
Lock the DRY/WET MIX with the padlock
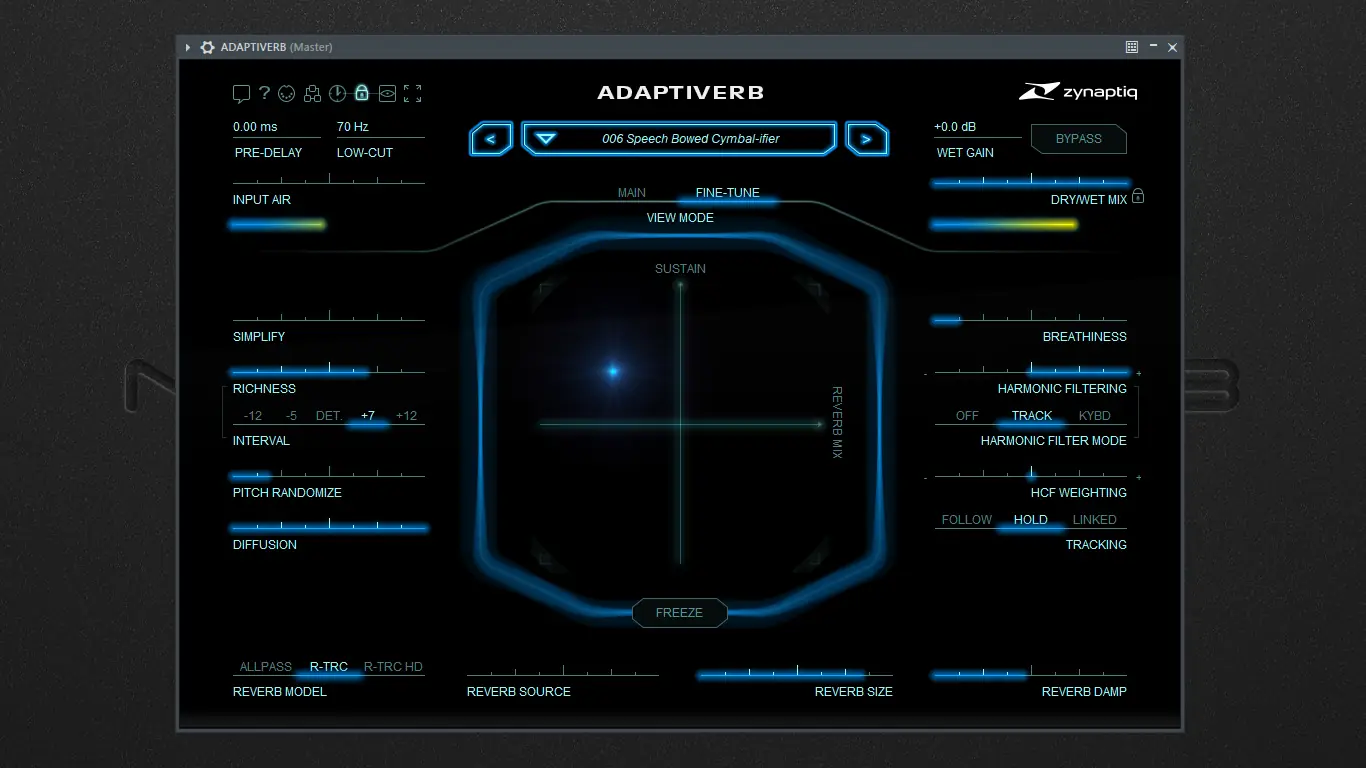(1138, 198)
